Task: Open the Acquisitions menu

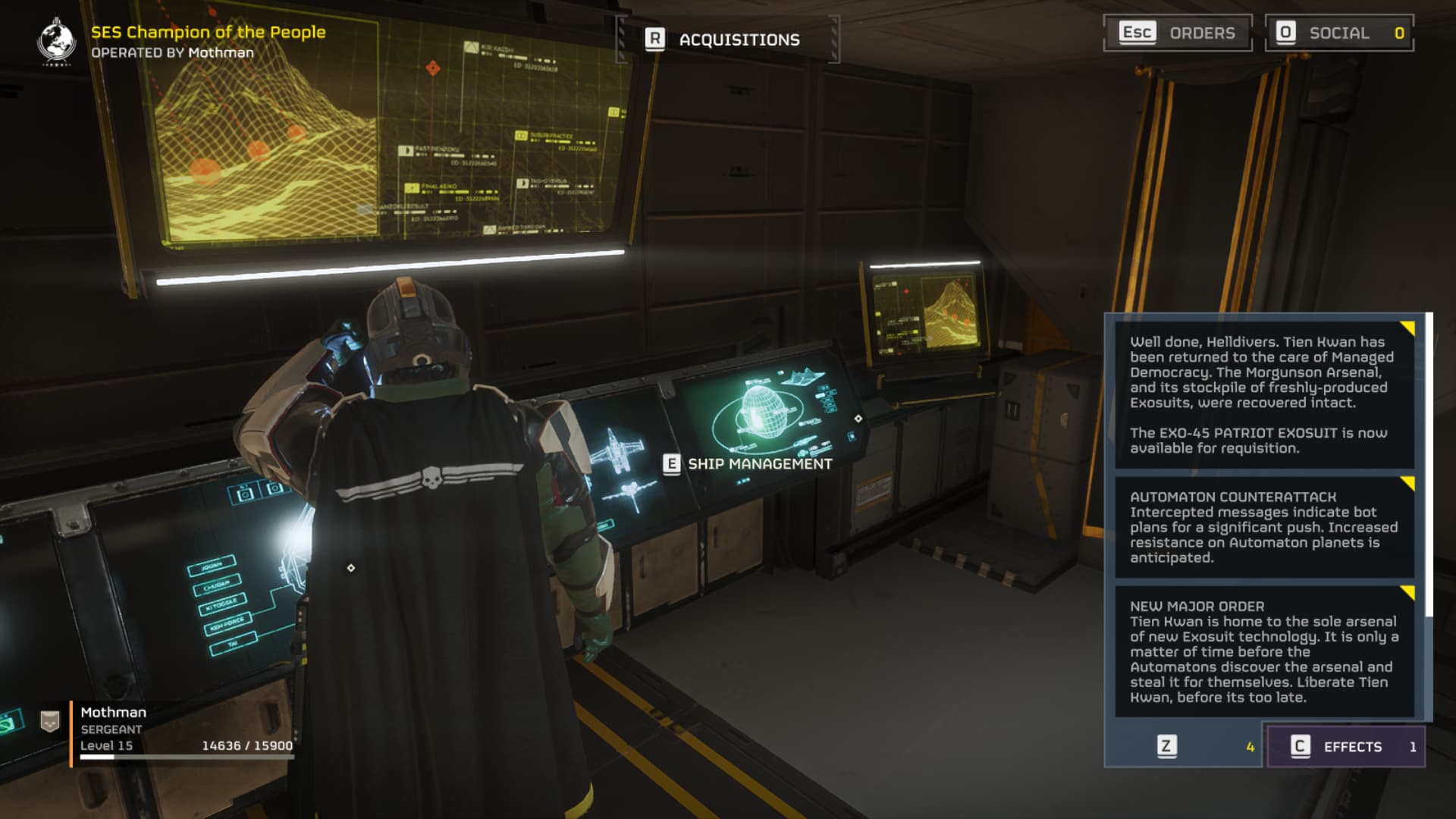Action: pyautogui.click(x=726, y=39)
